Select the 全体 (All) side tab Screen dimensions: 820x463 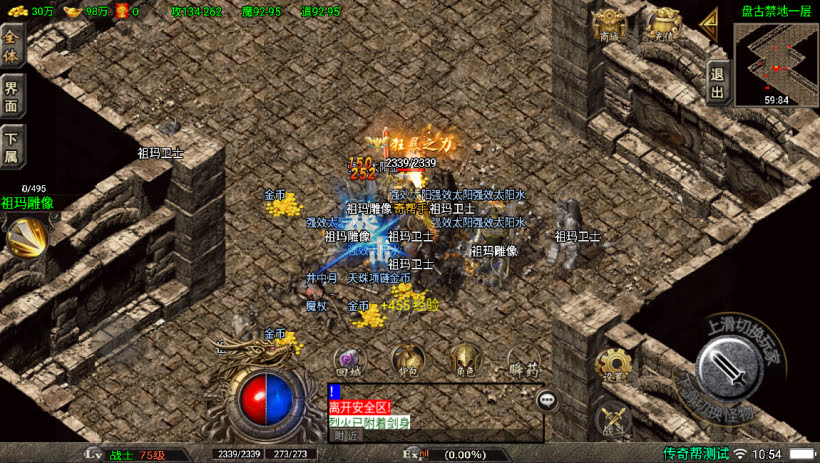pyautogui.click(x=12, y=46)
